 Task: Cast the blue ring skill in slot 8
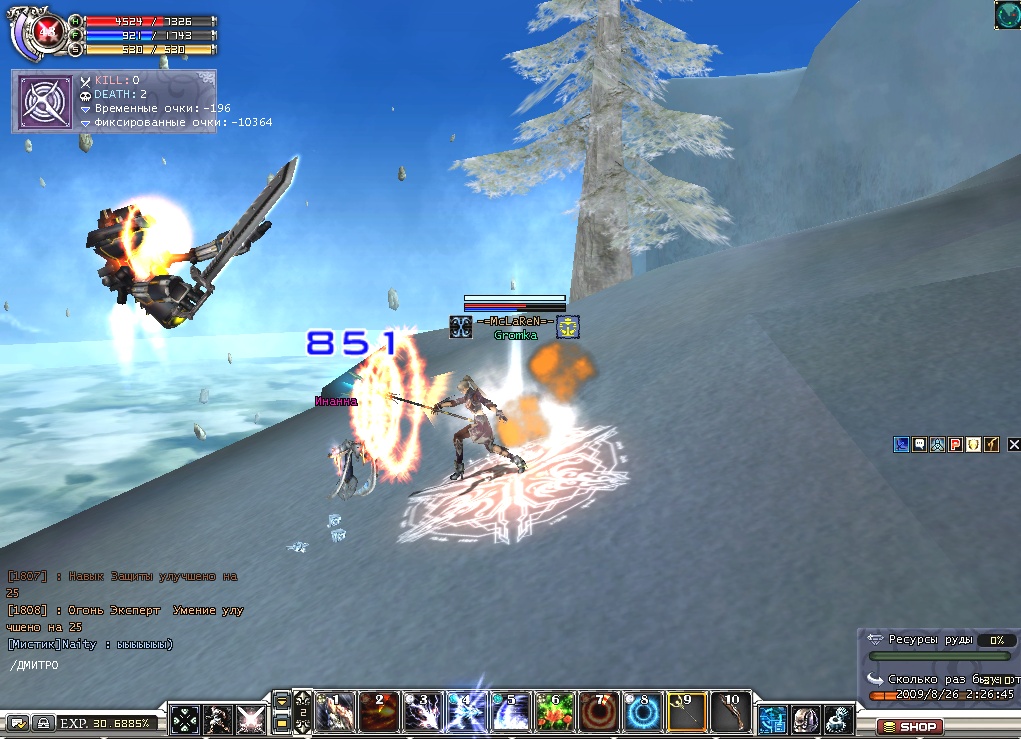pos(643,712)
